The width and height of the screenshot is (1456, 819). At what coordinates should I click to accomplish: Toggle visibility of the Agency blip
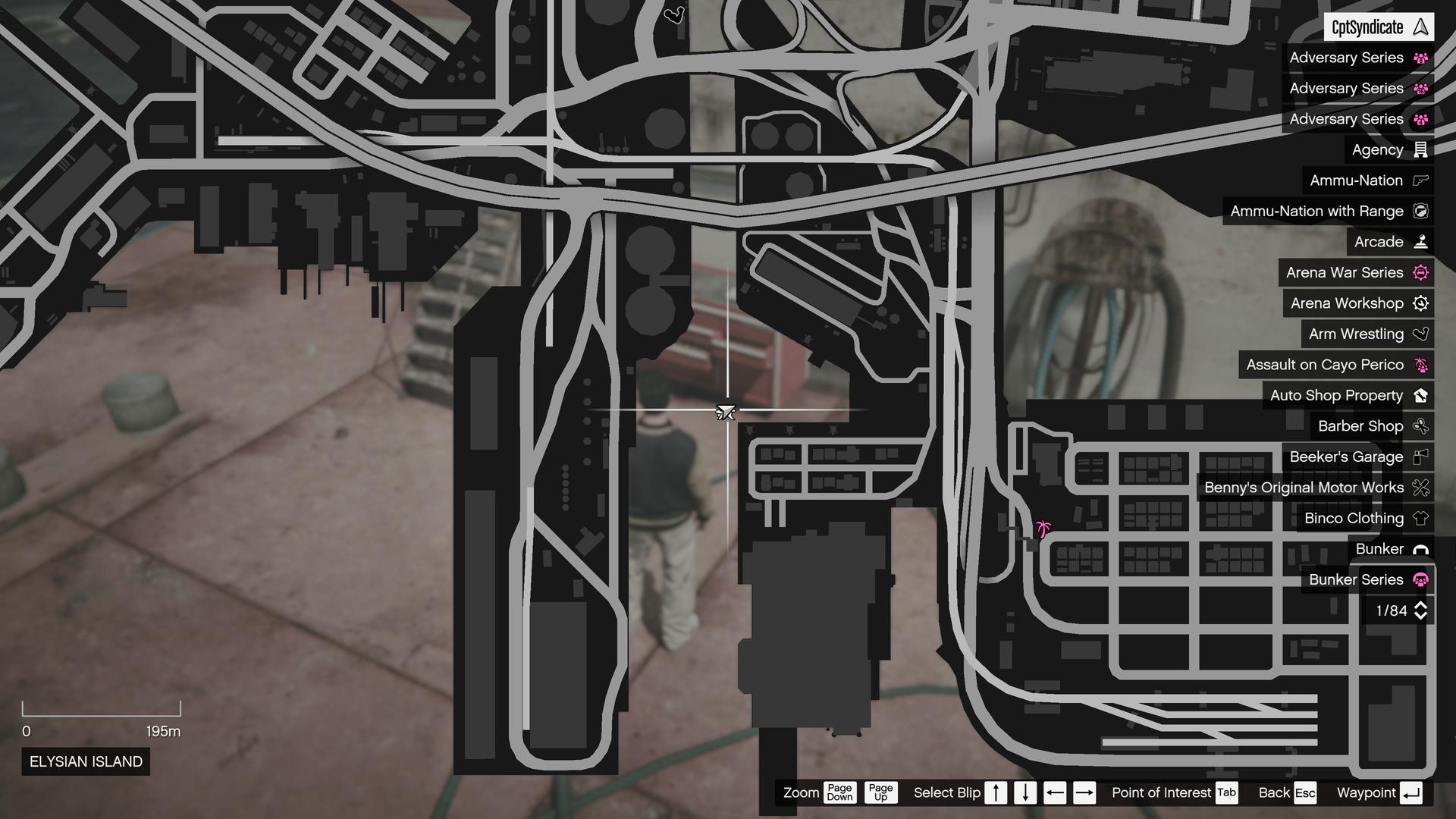point(1386,149)
